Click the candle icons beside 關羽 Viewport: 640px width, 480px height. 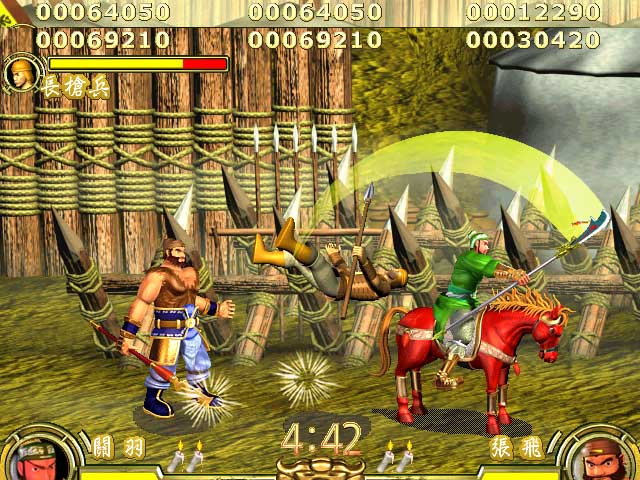(185, 456)
